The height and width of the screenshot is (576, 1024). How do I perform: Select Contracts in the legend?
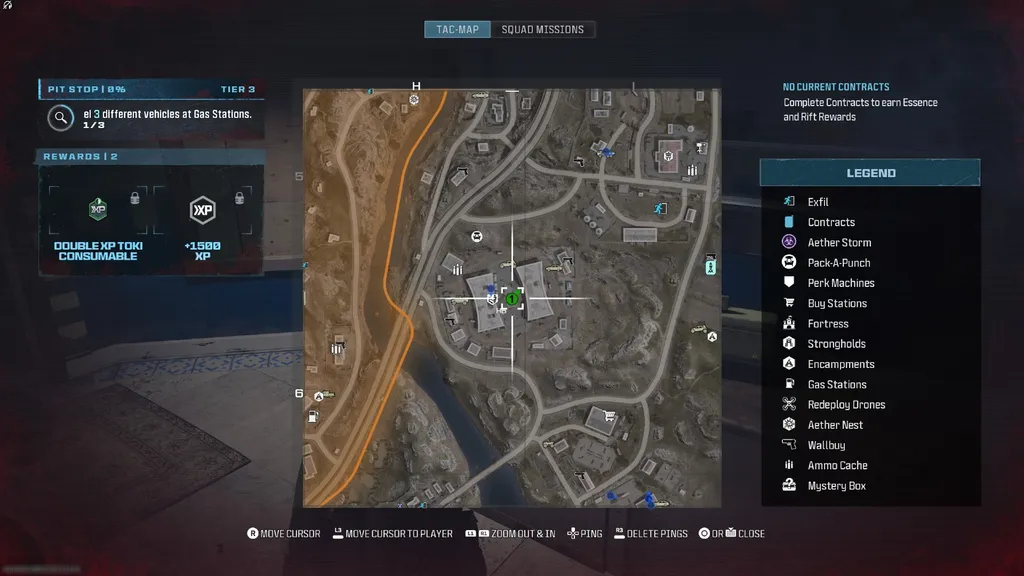click(x=831, y=222)
